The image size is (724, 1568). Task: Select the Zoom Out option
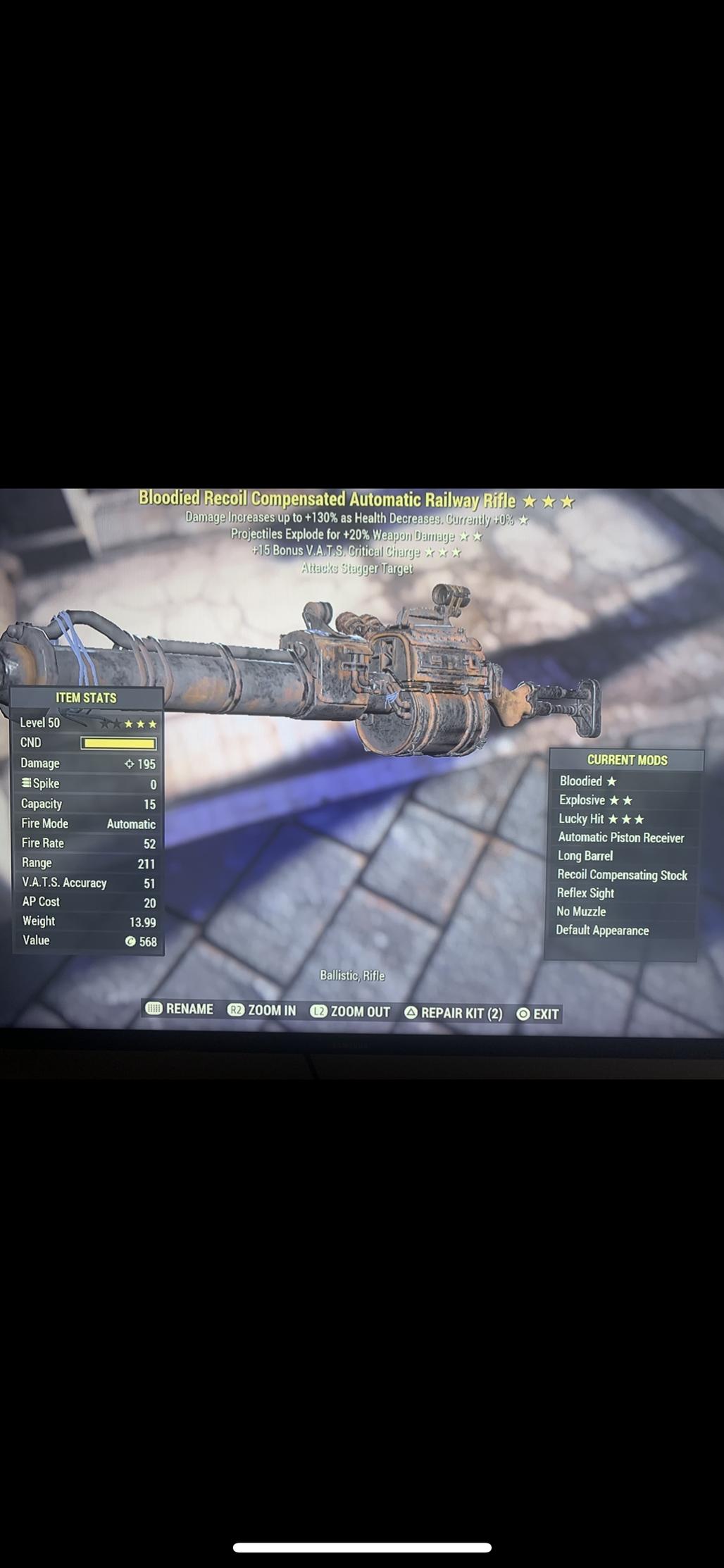(351, 1012)
